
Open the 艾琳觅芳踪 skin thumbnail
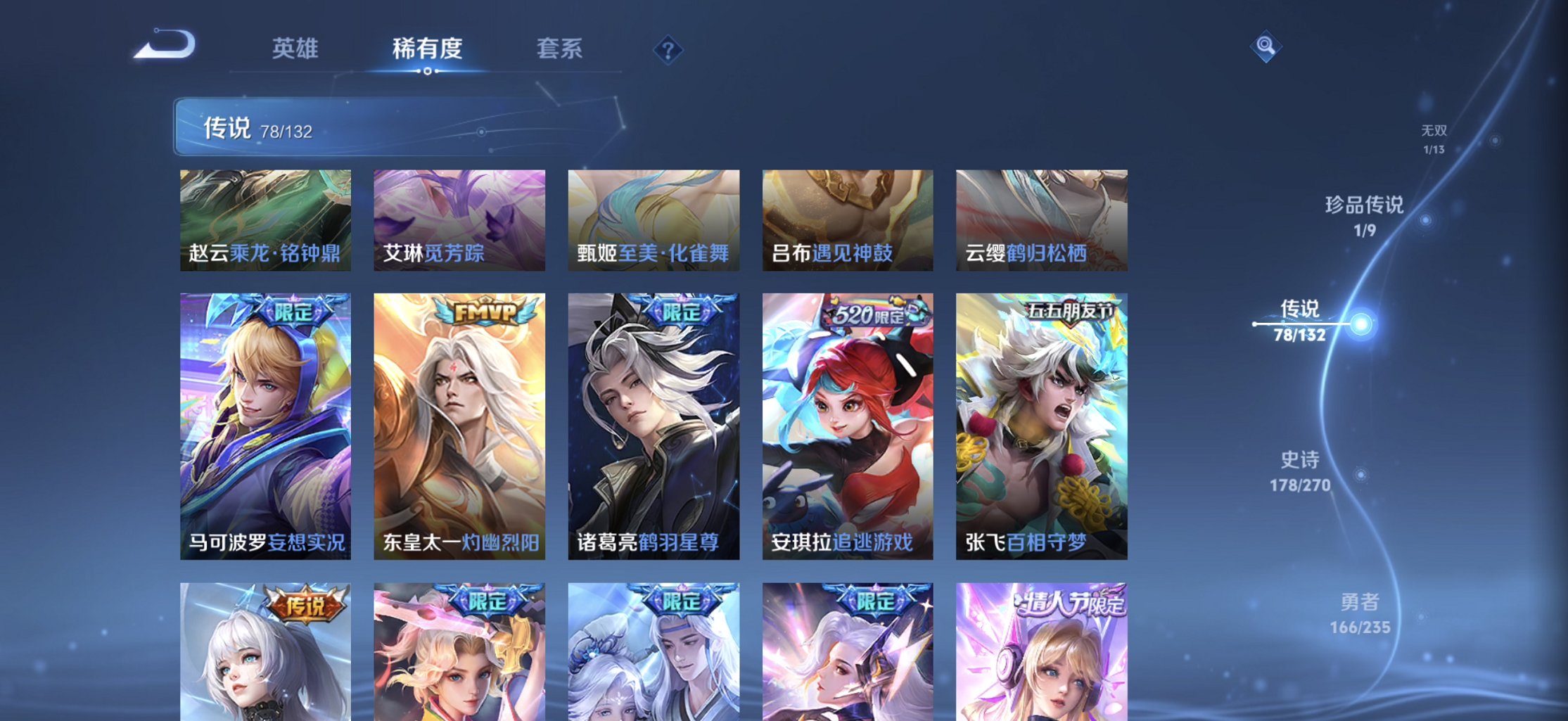[460, 220]
